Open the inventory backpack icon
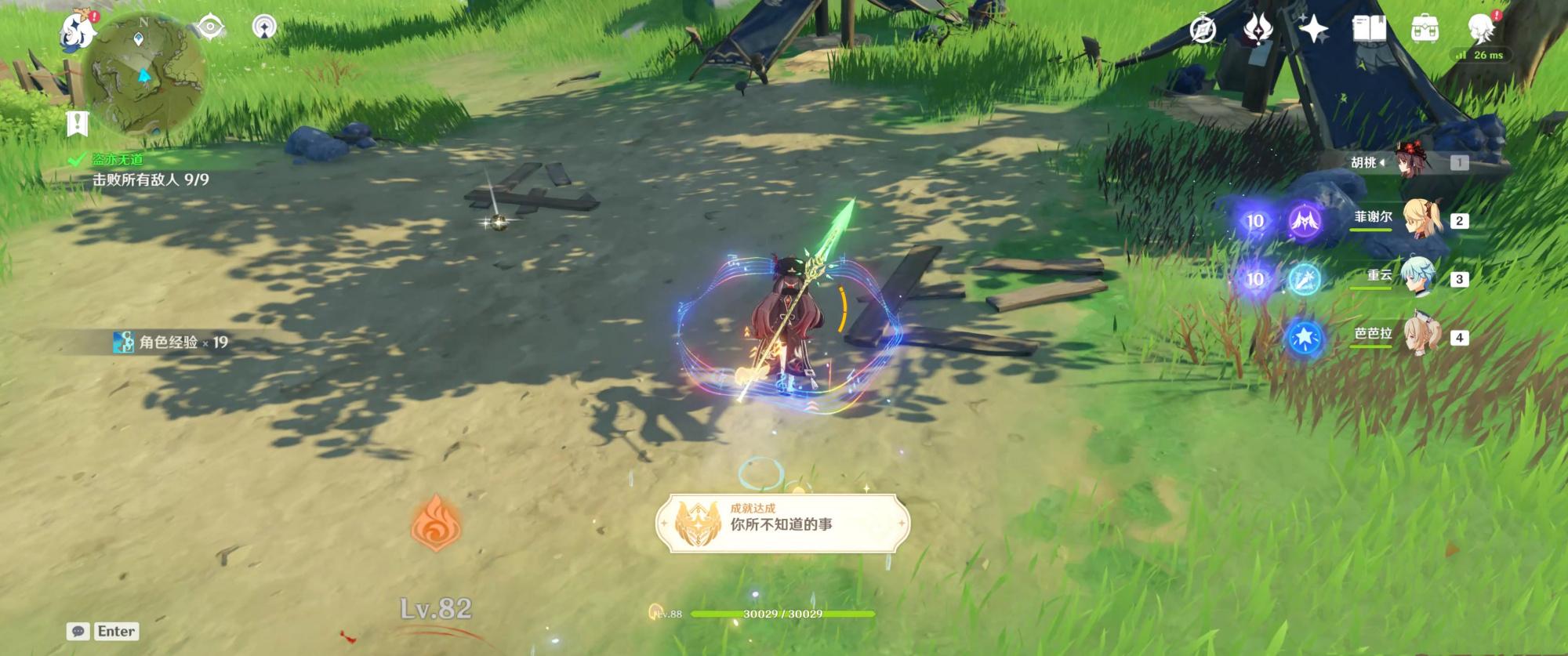The height and width of the screenshot is (656, 1568). (x=1425, y=30)
